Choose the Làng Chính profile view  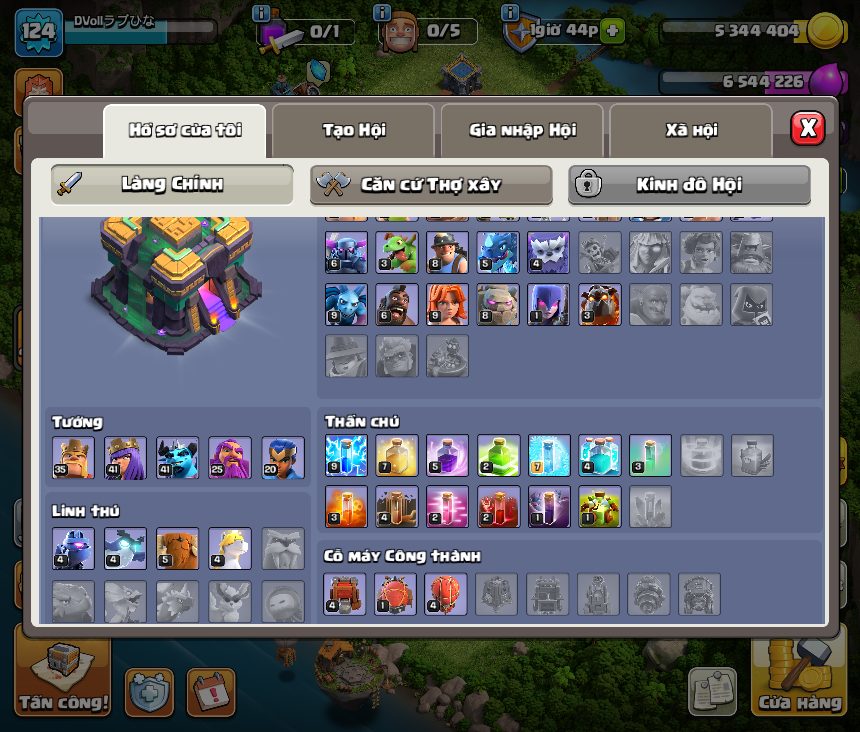[172, 184]
